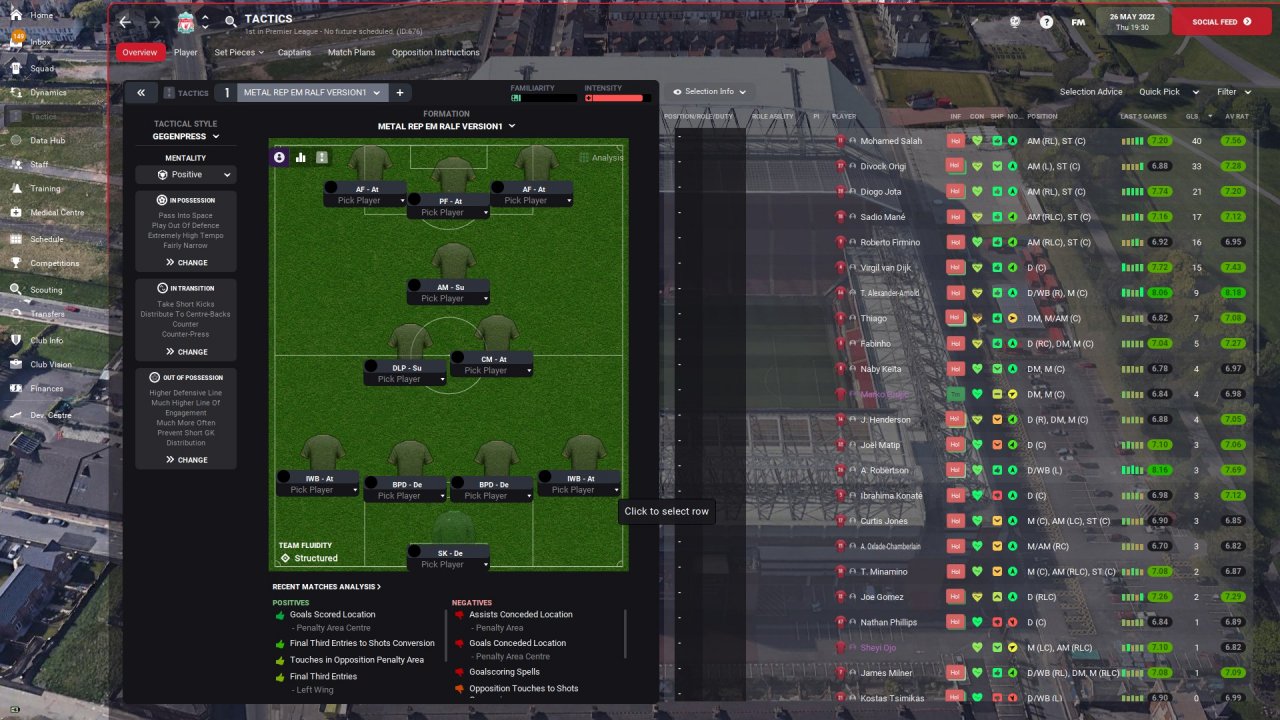Expand the Gegenpress tactical style dropdown
This screenshot has height=720, width=1280.
pos(186,136)
